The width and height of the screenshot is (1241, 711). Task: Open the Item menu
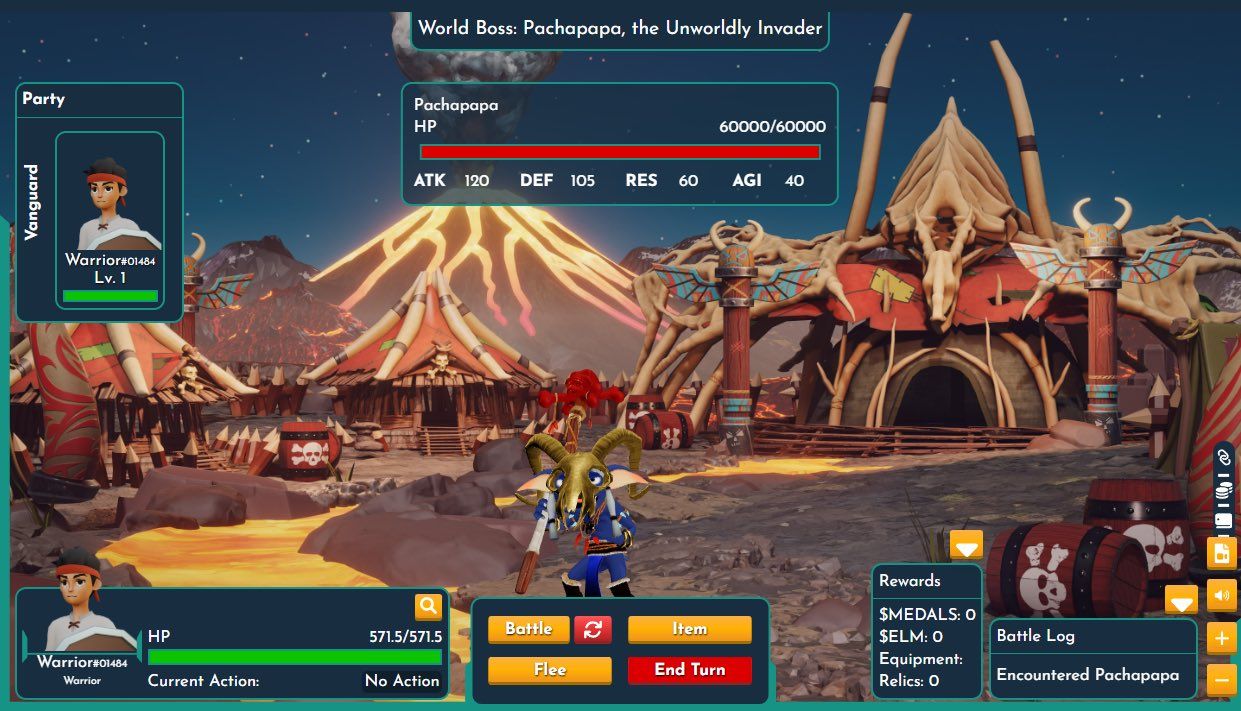click(689, 629)
